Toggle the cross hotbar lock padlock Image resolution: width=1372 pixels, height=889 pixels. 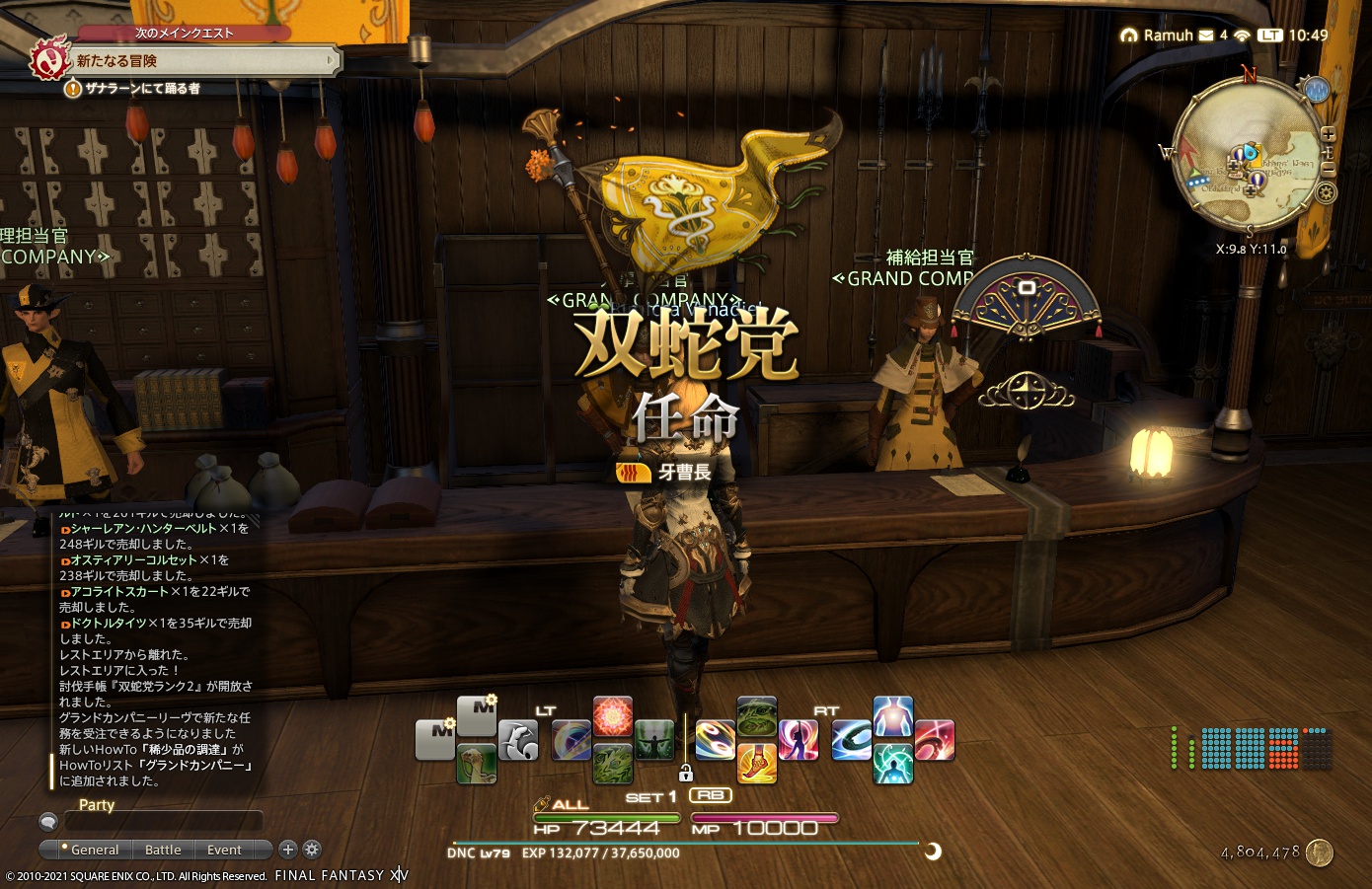click(x=686, y=774)
